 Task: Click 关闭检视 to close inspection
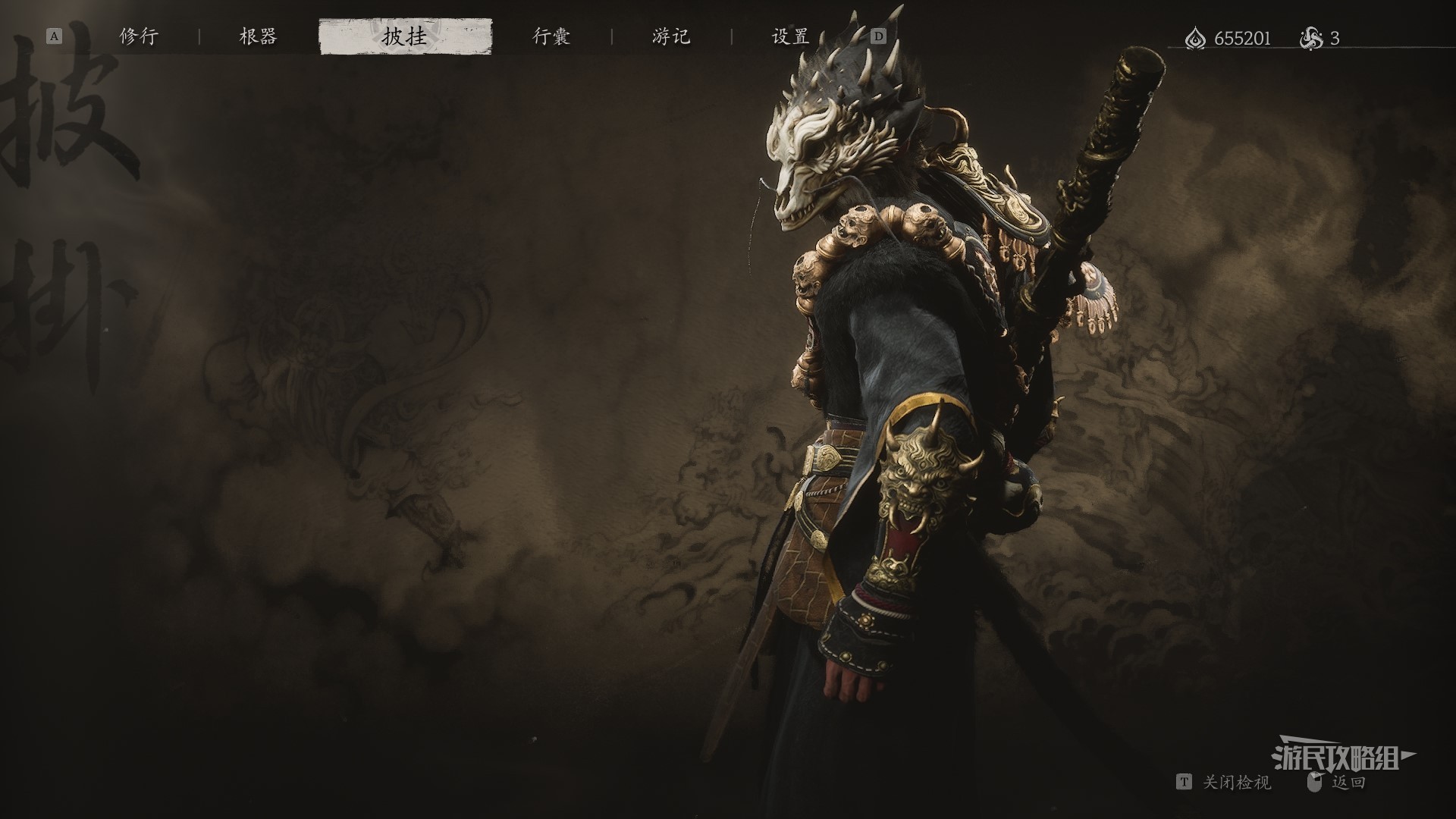[x=1236, y=782]
